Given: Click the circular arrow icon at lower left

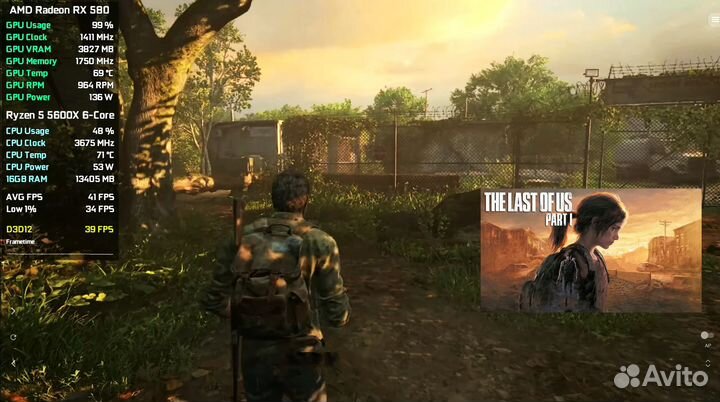Looking at the screenshot, I should point(13,337).
